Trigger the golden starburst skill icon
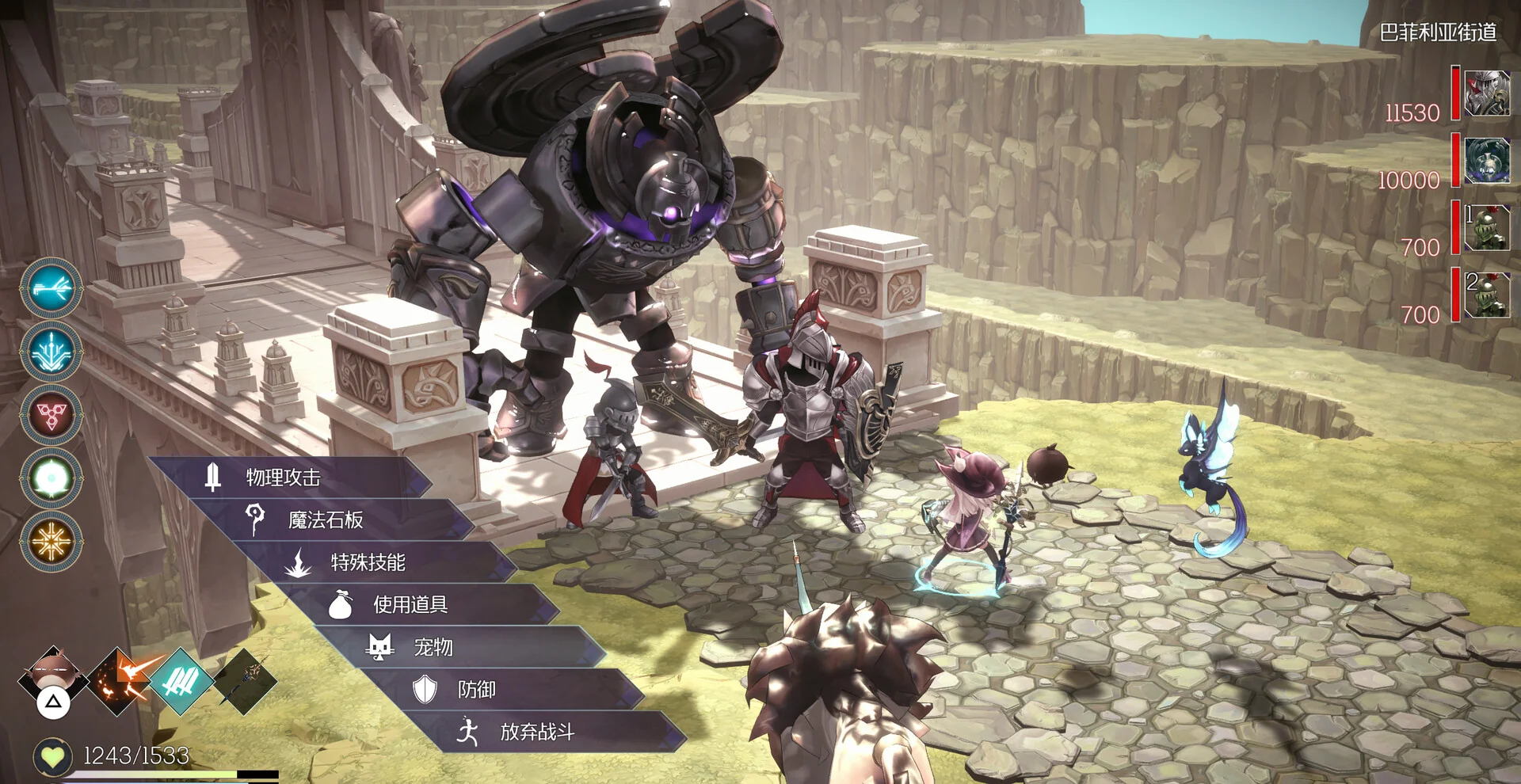Screen dimensions: 1521x784 [51, 542]
